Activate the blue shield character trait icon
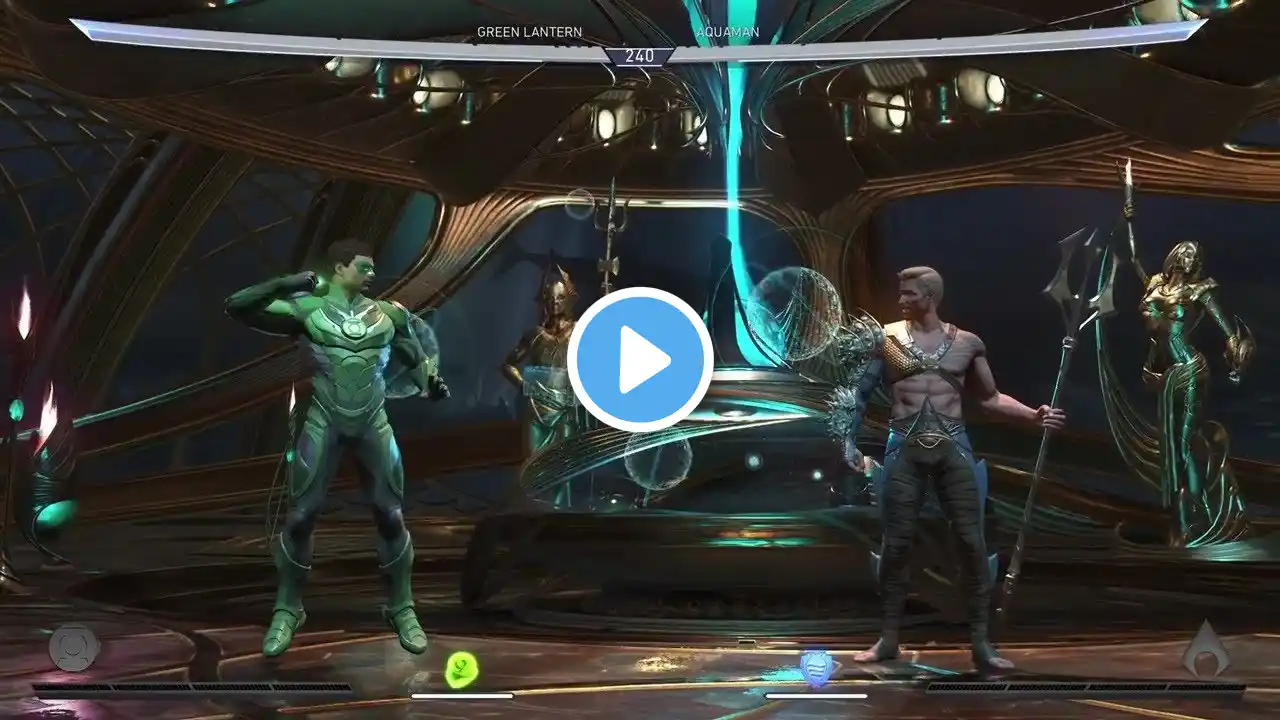Screen dimensions: 1280x720 [x=815, y=668]
